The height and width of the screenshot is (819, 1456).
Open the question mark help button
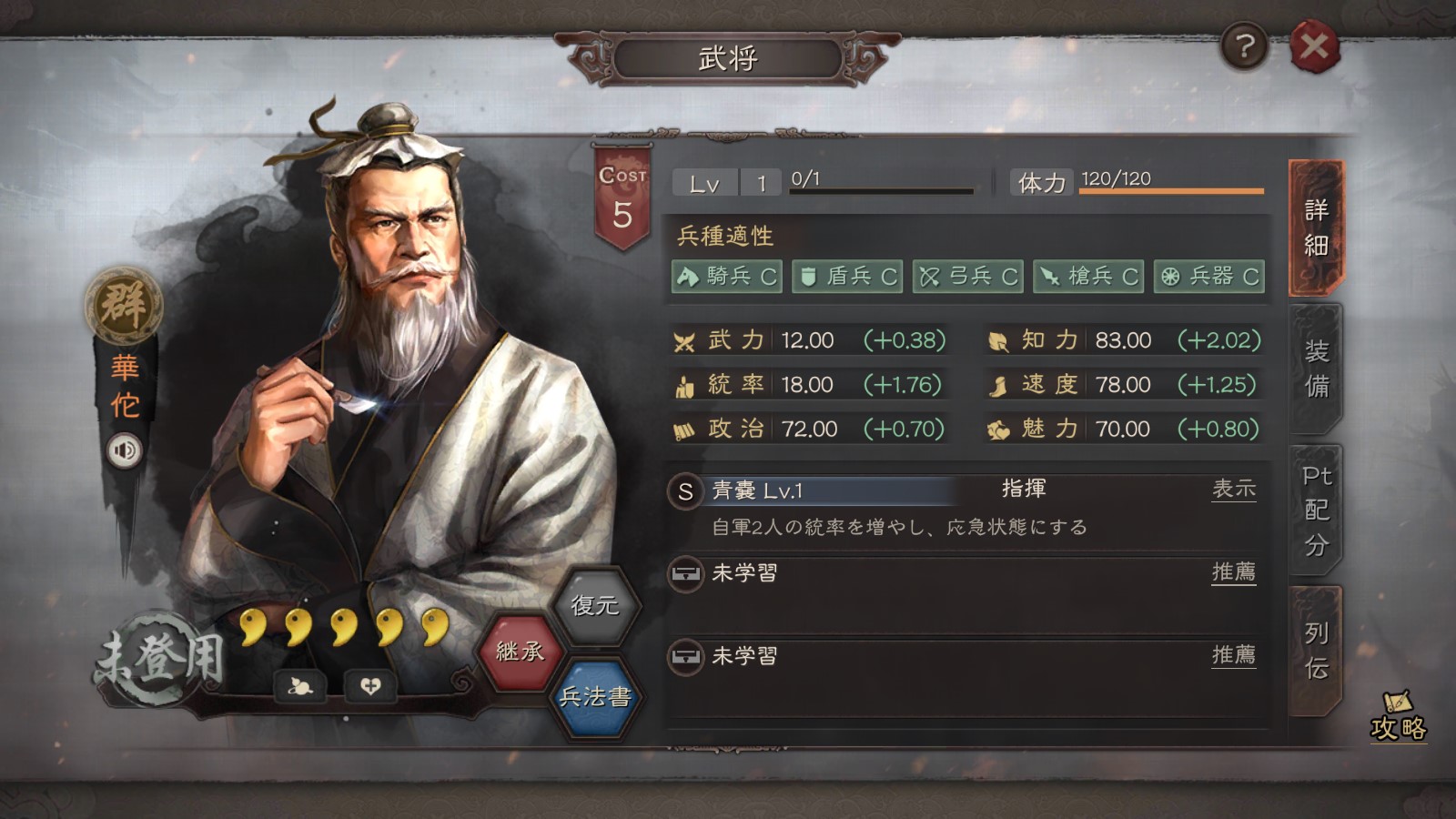1244,46
